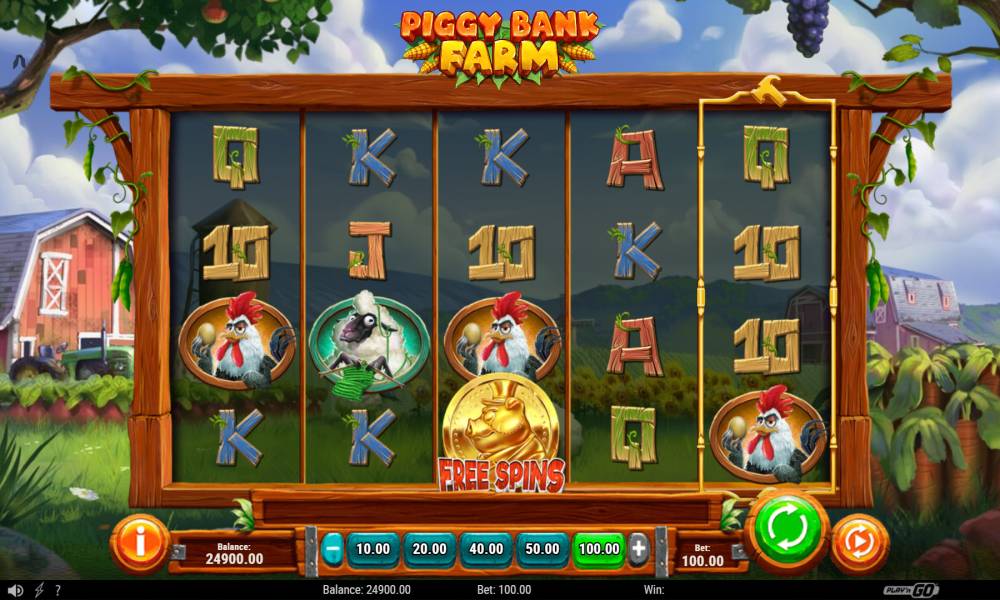Toggle fast play lightning bolt icon

pyautogui.click(x=39, y=590)
